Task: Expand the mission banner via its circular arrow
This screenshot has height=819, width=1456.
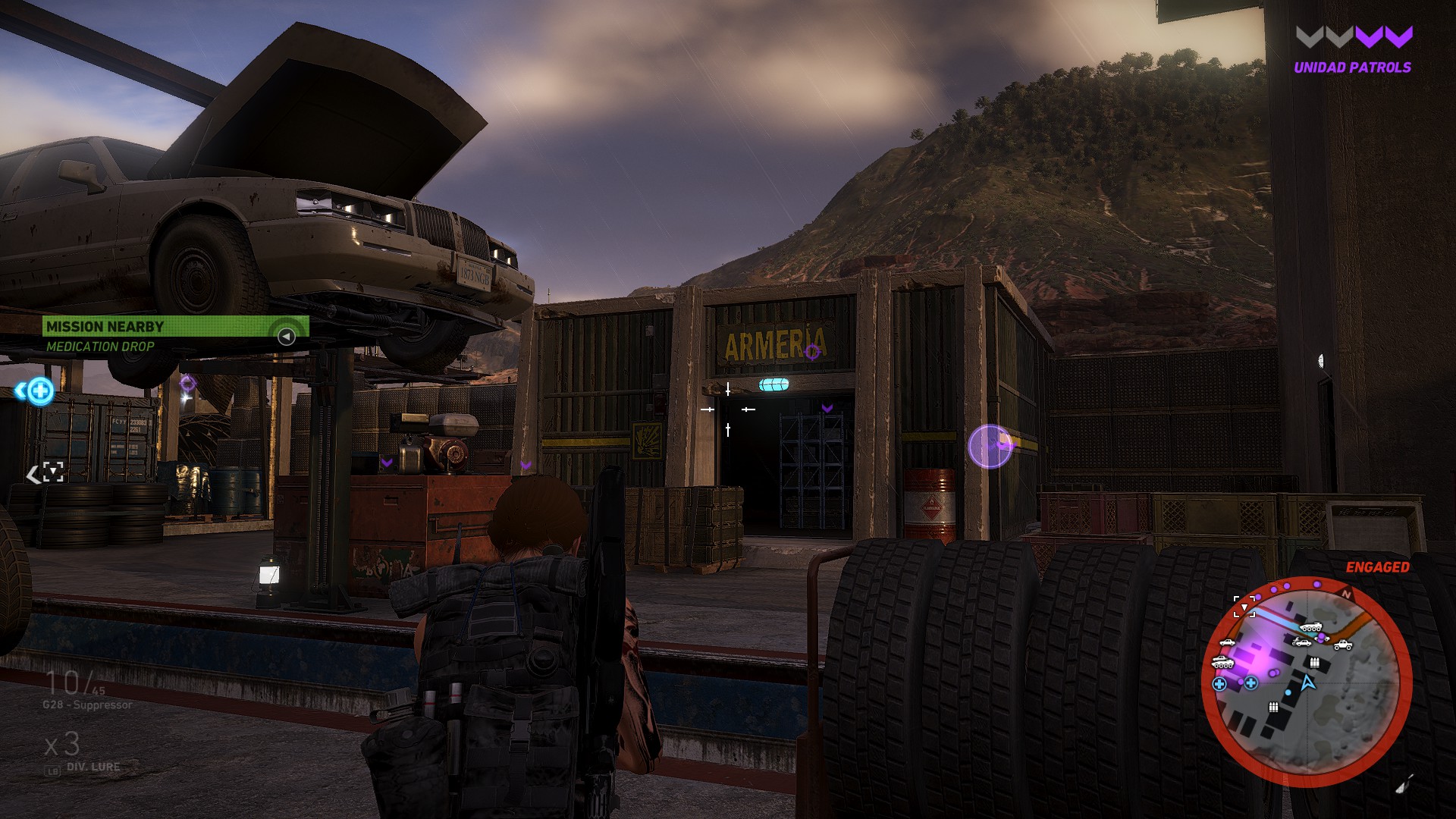Action: coord(286,335)
